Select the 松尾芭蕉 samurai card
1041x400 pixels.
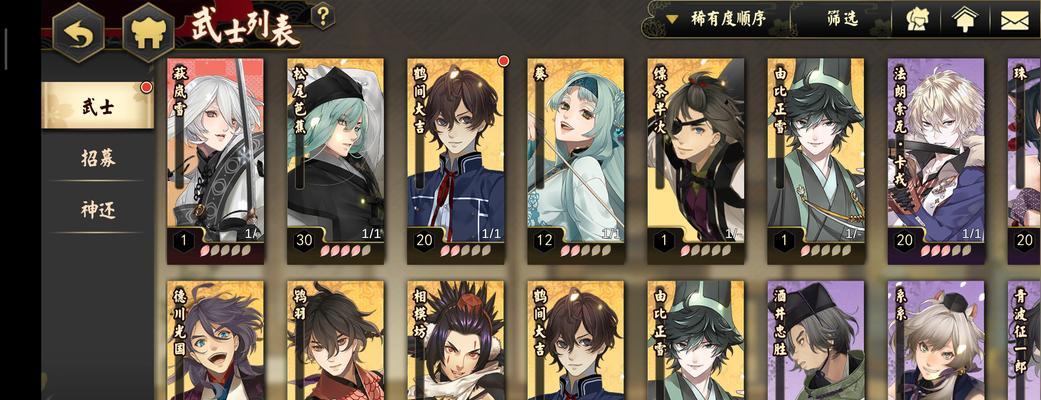click(x=335, y=155)
